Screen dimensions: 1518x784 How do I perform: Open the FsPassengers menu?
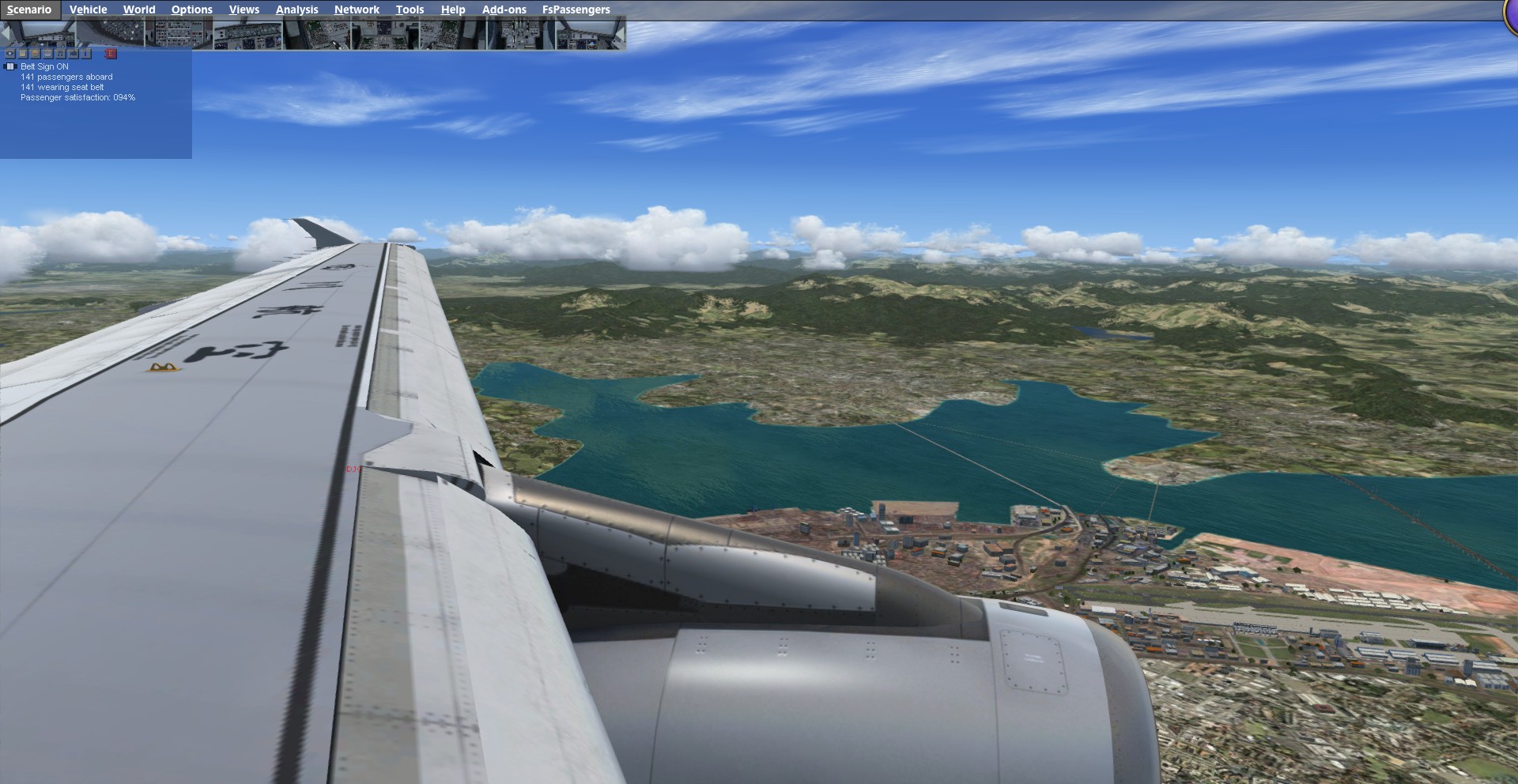[x=576, y=9]
